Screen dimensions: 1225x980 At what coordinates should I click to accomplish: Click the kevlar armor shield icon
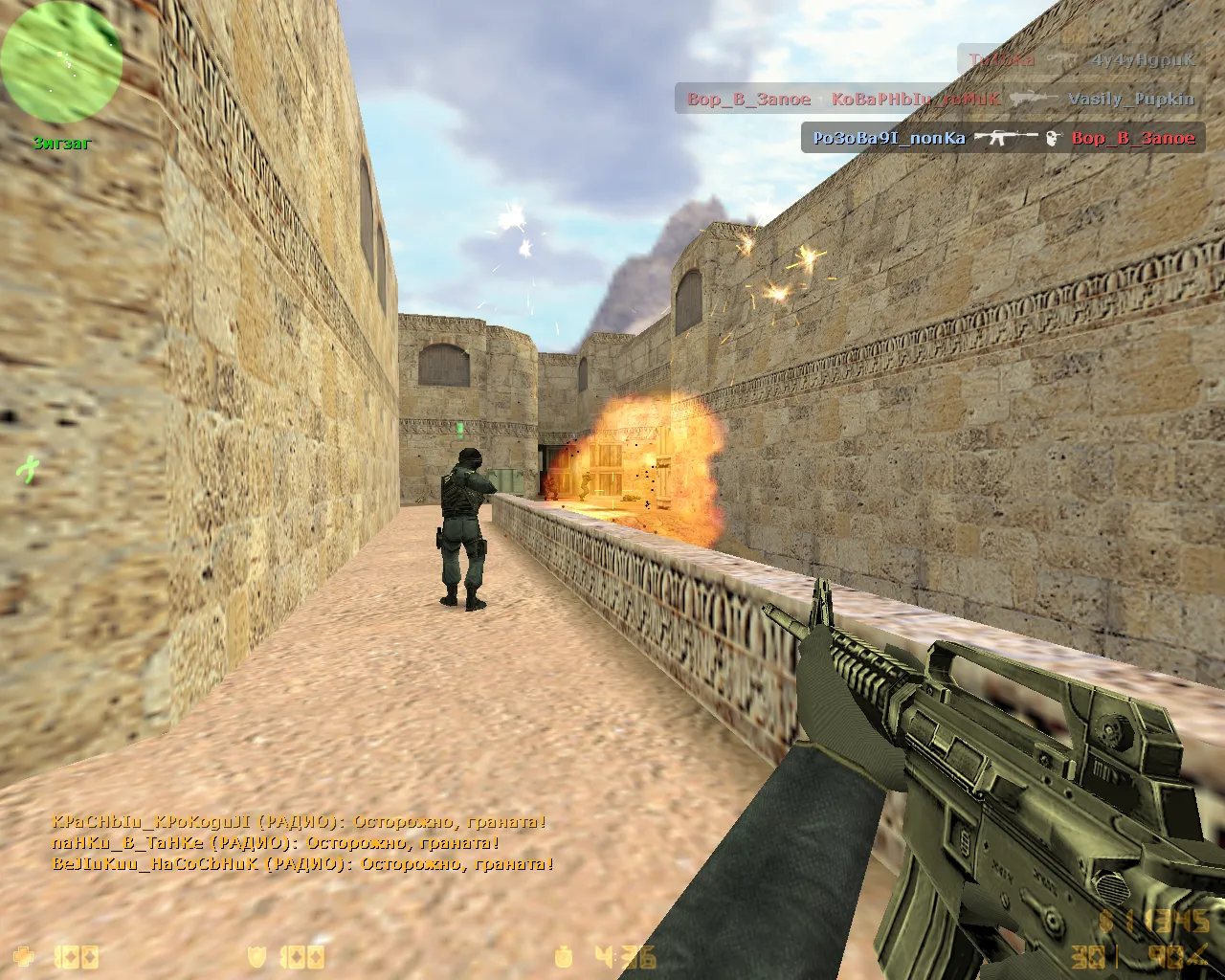(257, 955)
